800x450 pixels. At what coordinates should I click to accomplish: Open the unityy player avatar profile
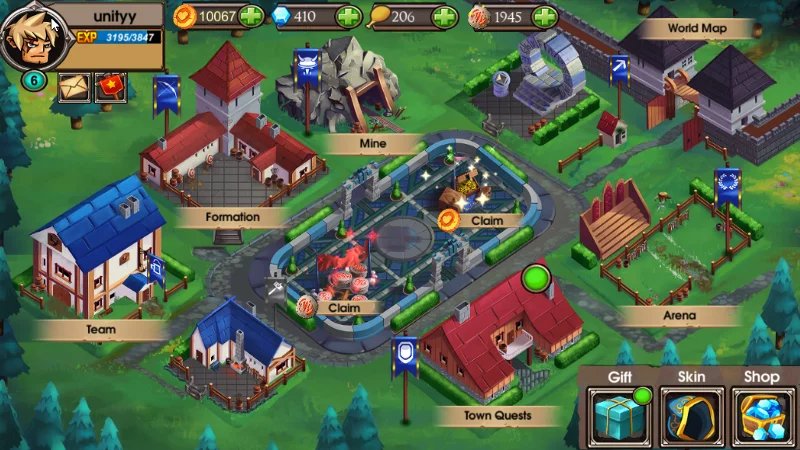27,39
